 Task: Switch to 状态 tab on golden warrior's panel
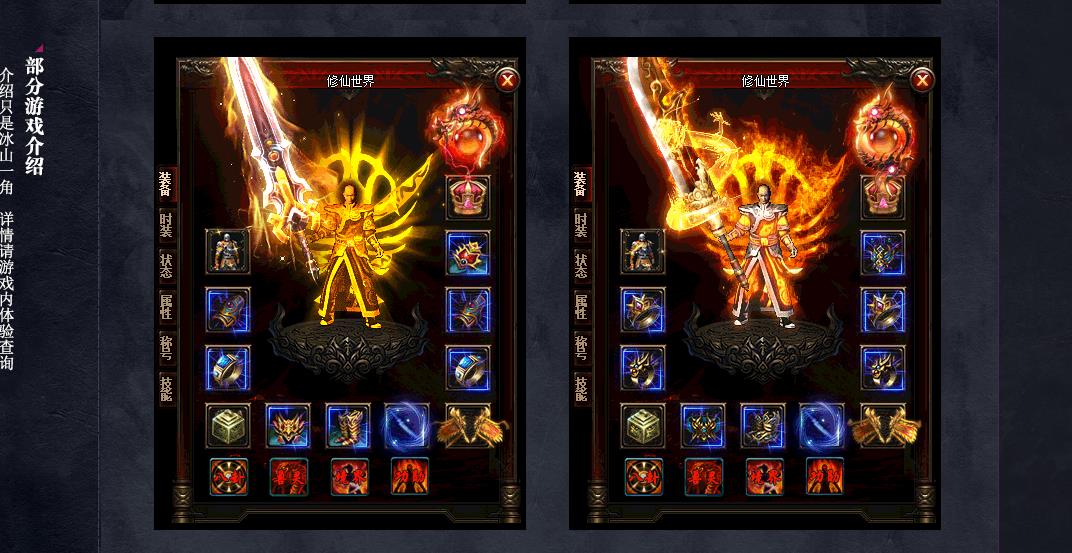(166, 266)
